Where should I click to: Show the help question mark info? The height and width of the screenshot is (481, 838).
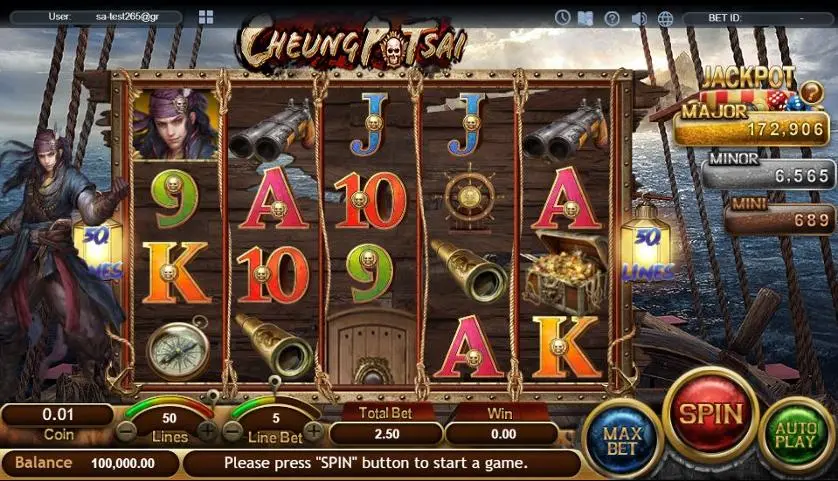612,18
